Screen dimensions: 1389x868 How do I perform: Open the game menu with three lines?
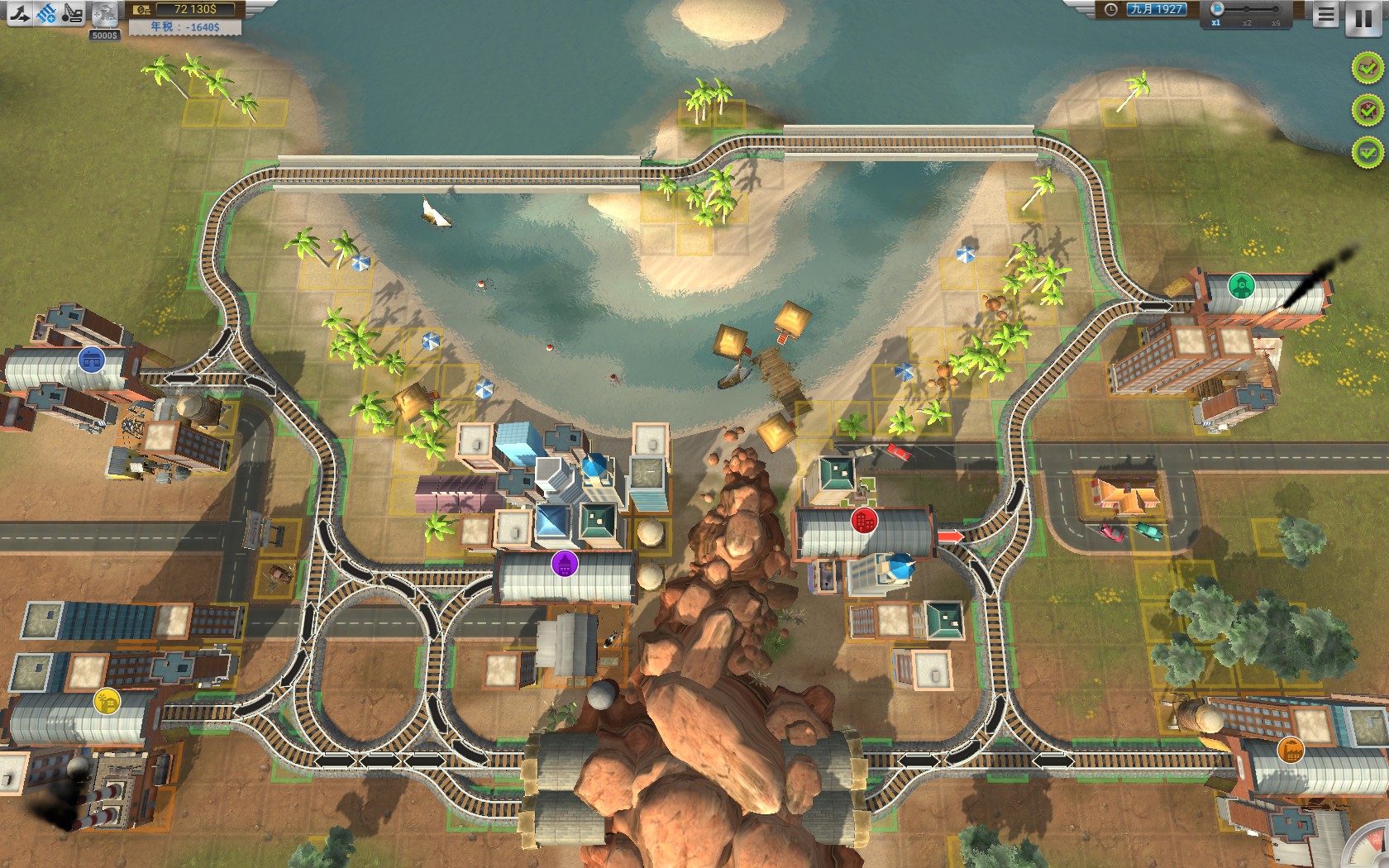1326,14
